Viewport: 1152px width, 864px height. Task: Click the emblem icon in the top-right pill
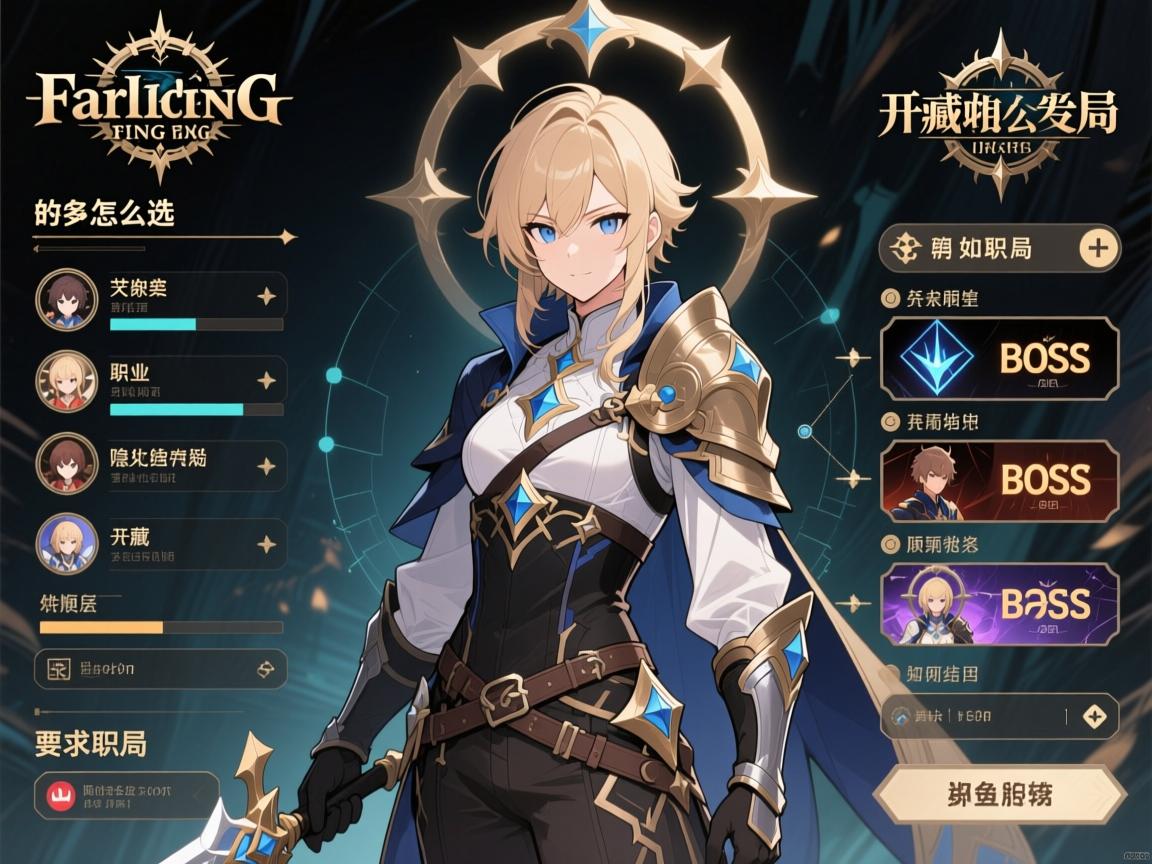click(x=904, y=248)
